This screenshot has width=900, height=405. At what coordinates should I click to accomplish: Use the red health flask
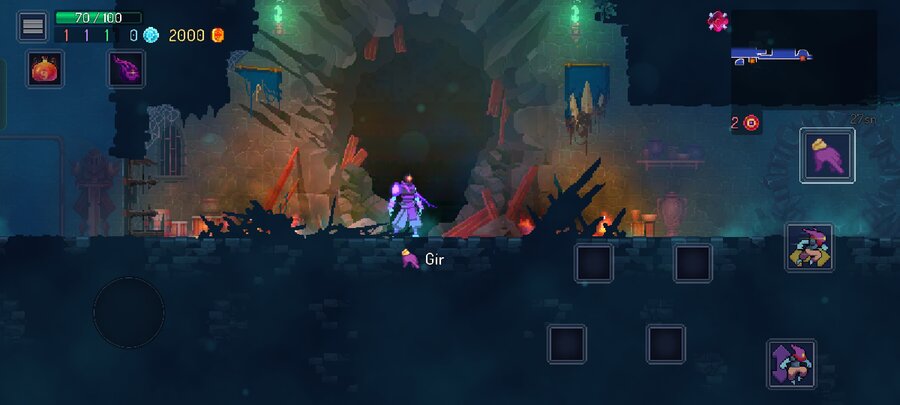tap(45, 69)
